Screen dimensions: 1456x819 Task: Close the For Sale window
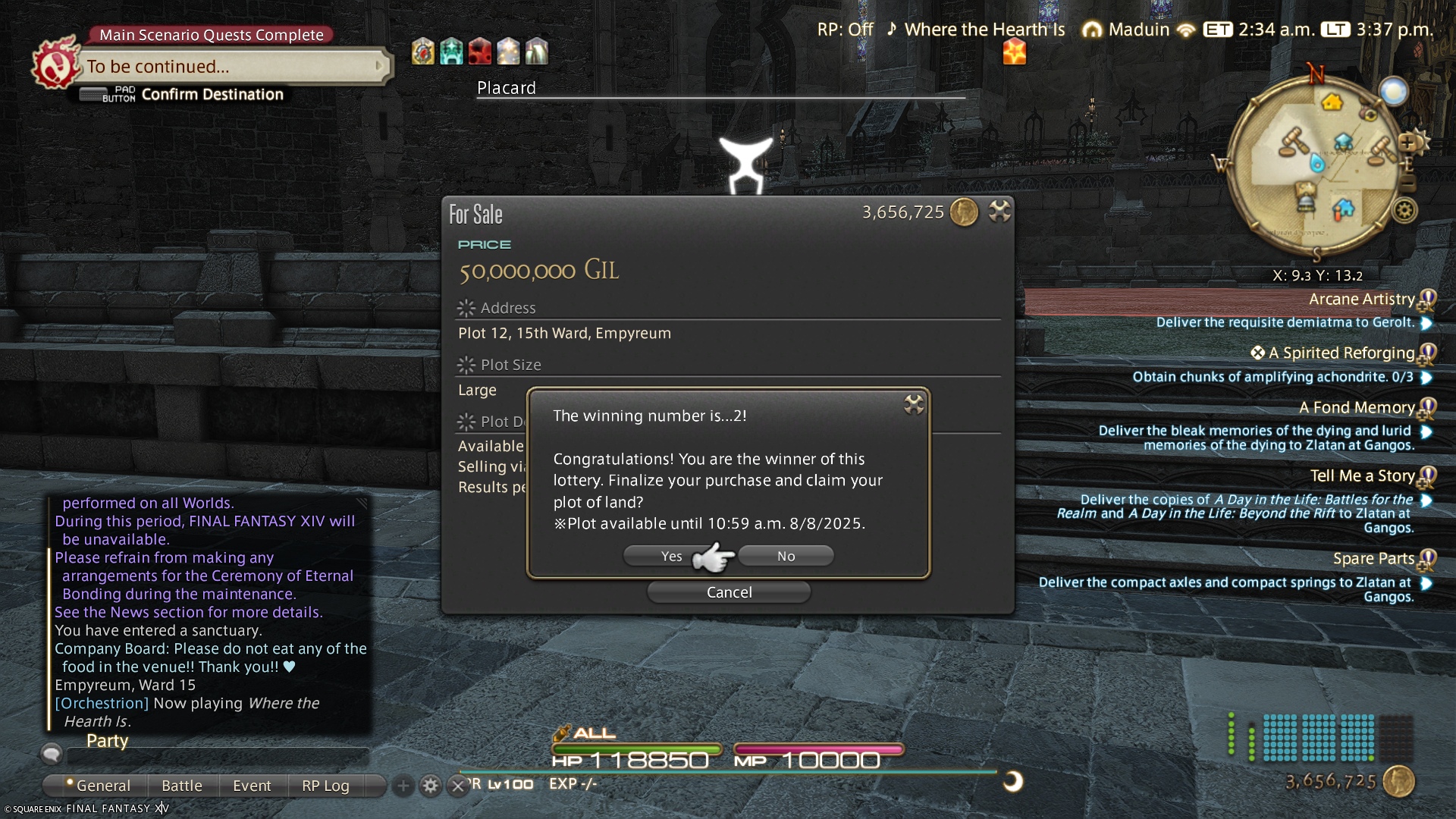coord(999,212)
